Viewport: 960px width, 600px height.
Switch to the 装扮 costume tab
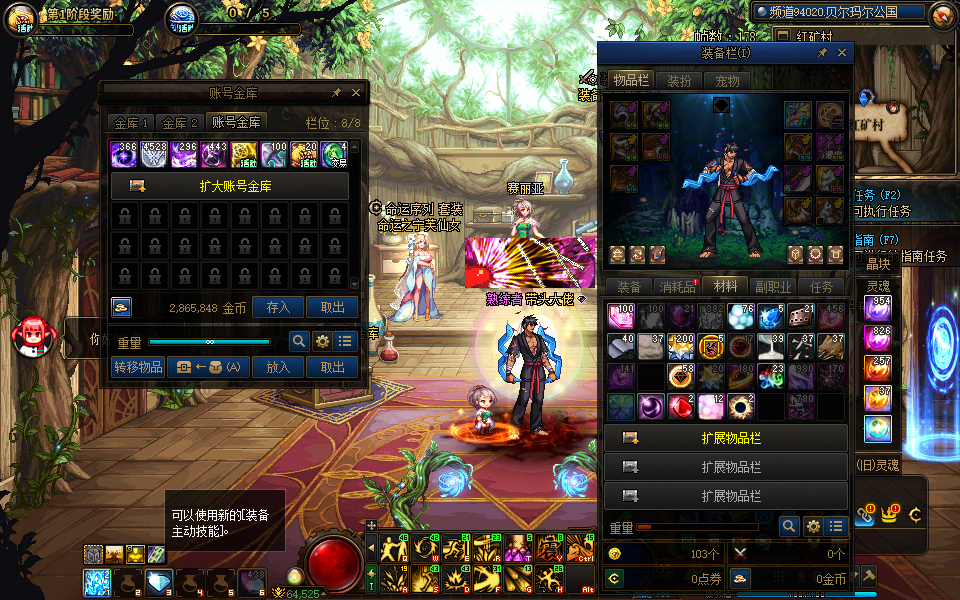pos(679,80)
